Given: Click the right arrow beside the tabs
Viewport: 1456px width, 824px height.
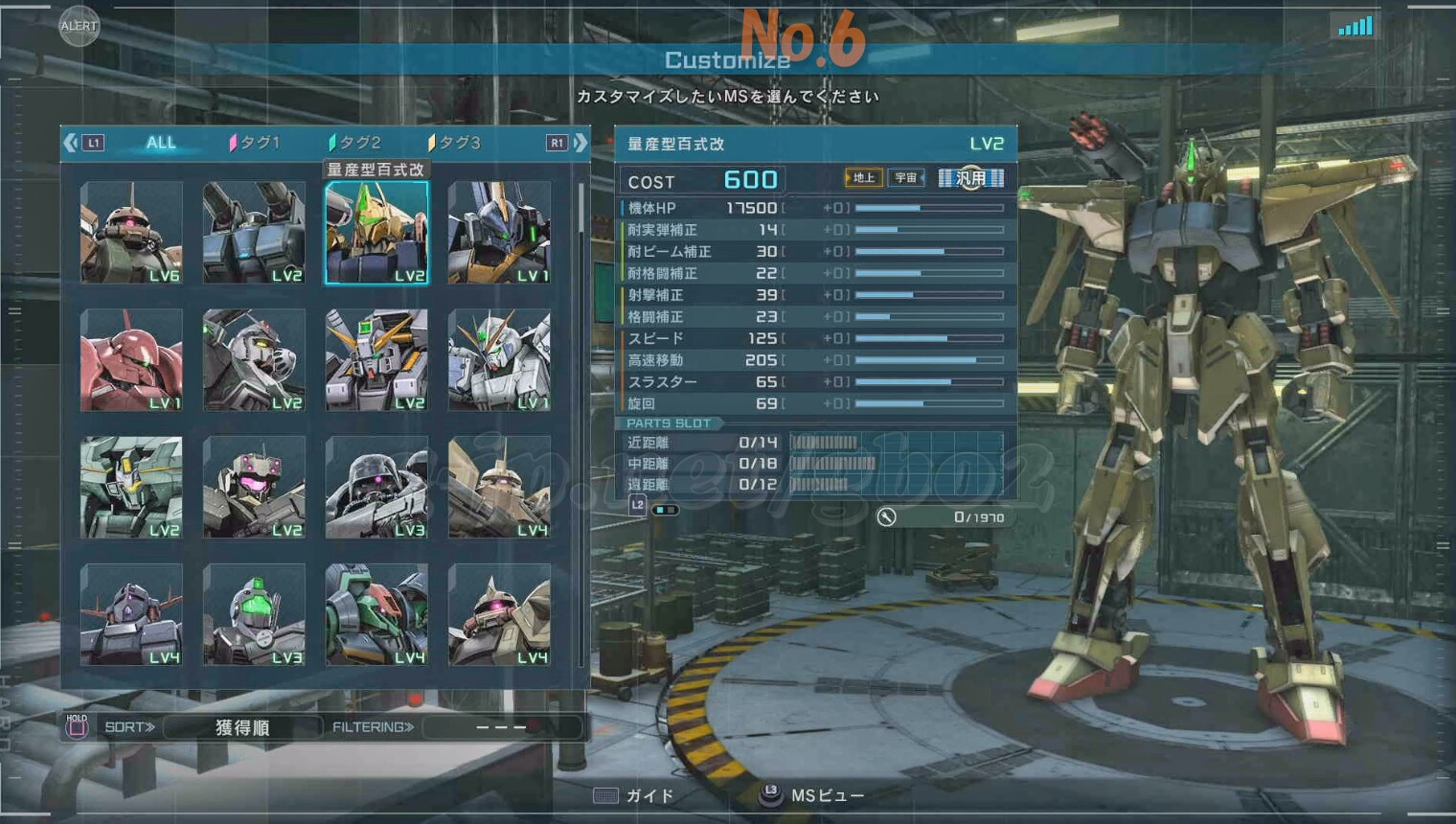Looking at the screenshot, I should [x=580, y=143].
